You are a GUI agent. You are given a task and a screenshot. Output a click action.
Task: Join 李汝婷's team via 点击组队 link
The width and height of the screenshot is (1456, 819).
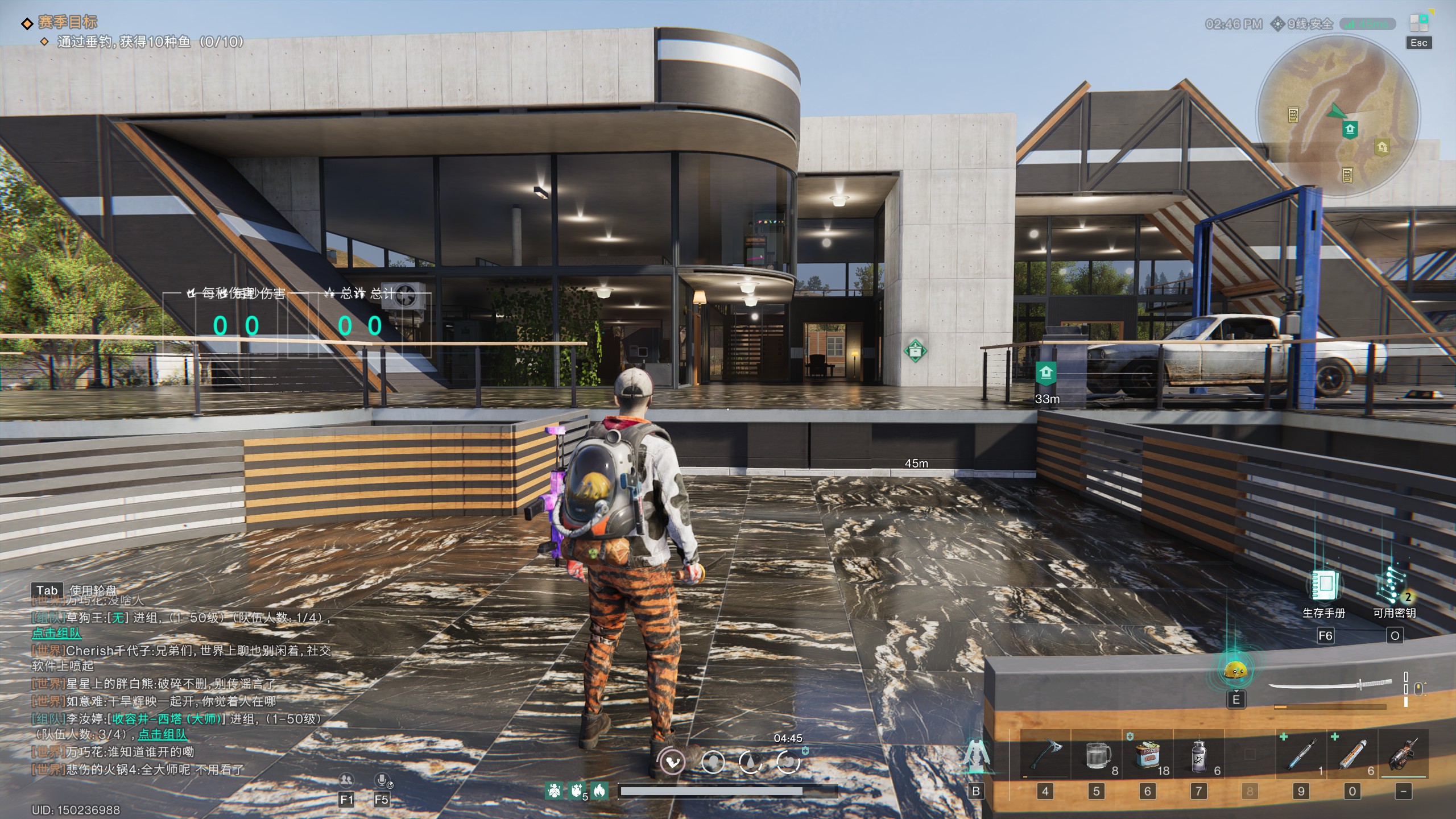pyautogui.click(x=163, y=734)
